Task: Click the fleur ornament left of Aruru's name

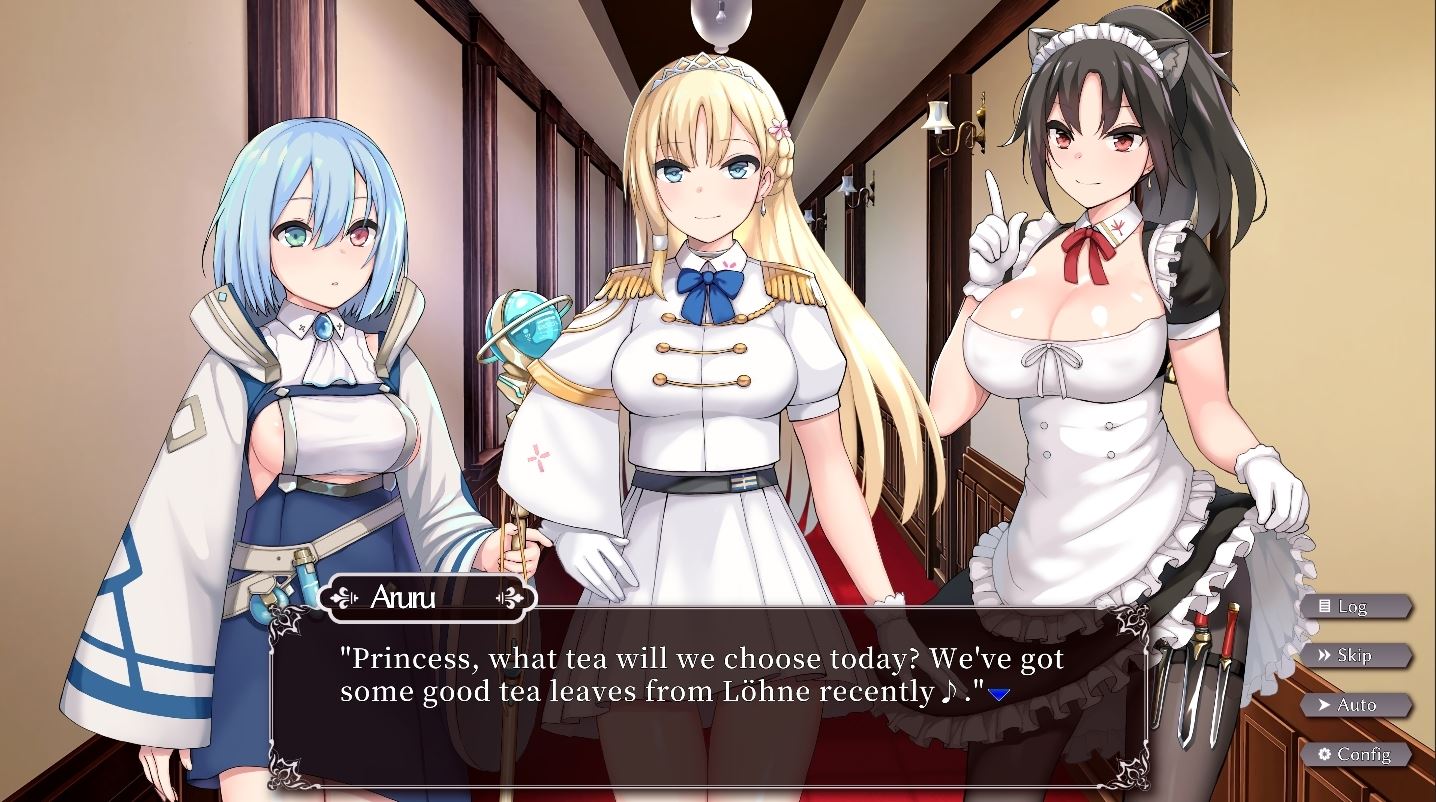Action: click(x=344, y=597)
